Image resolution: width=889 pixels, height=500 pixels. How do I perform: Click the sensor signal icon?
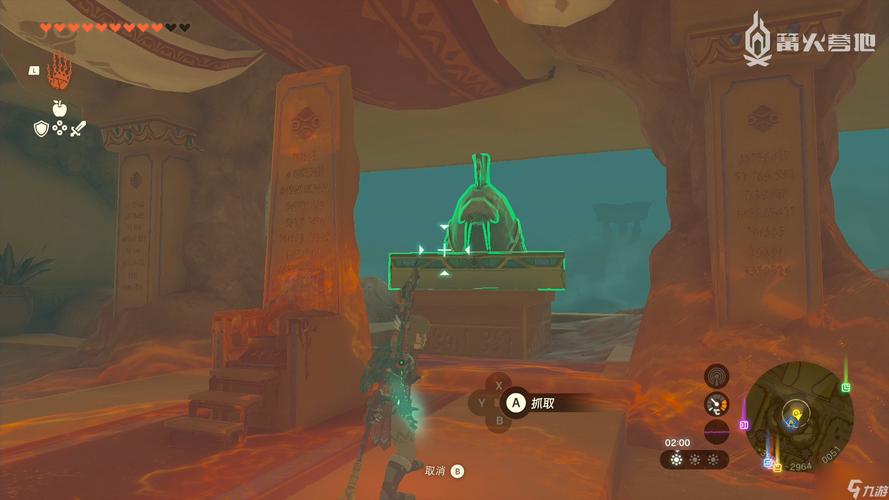click(716, 376)
